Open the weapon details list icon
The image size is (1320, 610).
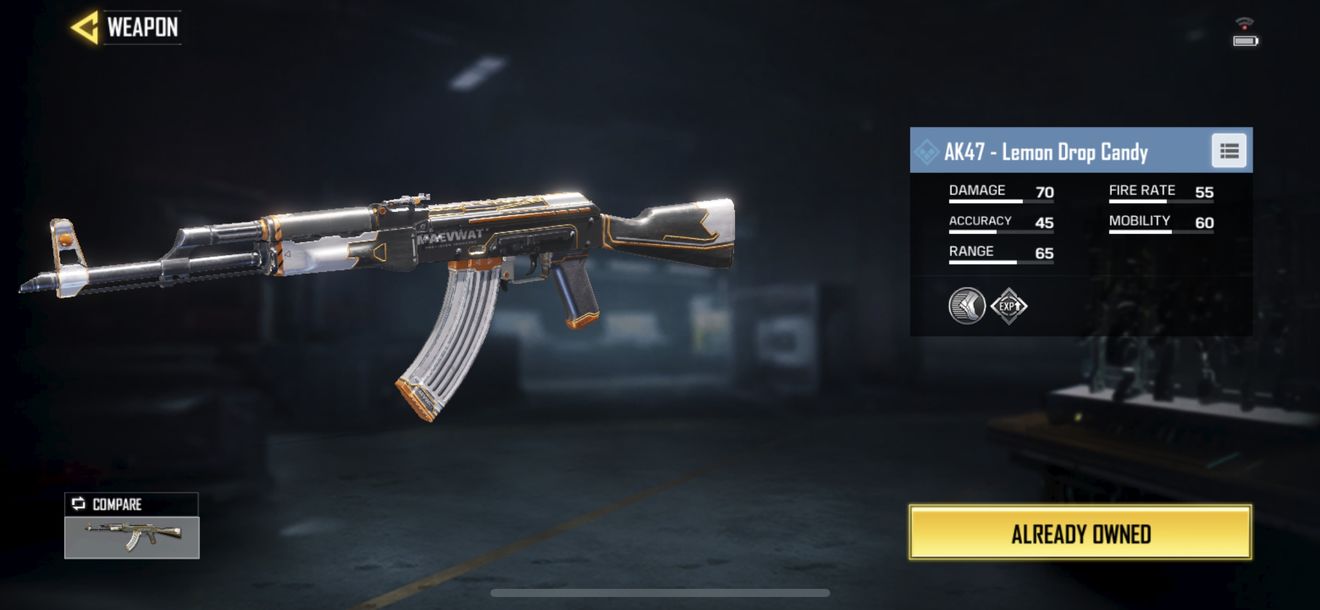point(1229,151)
